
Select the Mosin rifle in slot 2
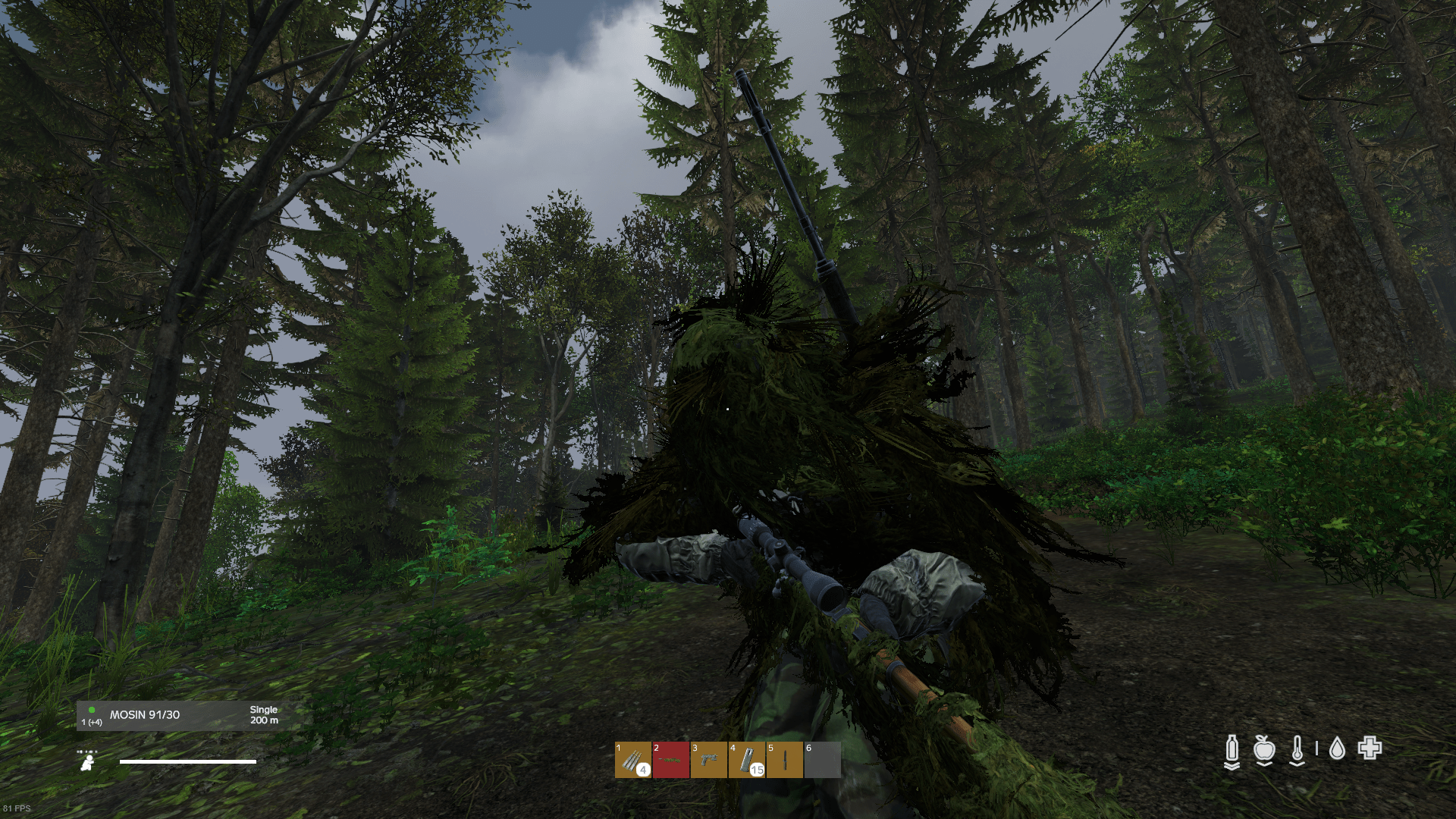(670, 759)
